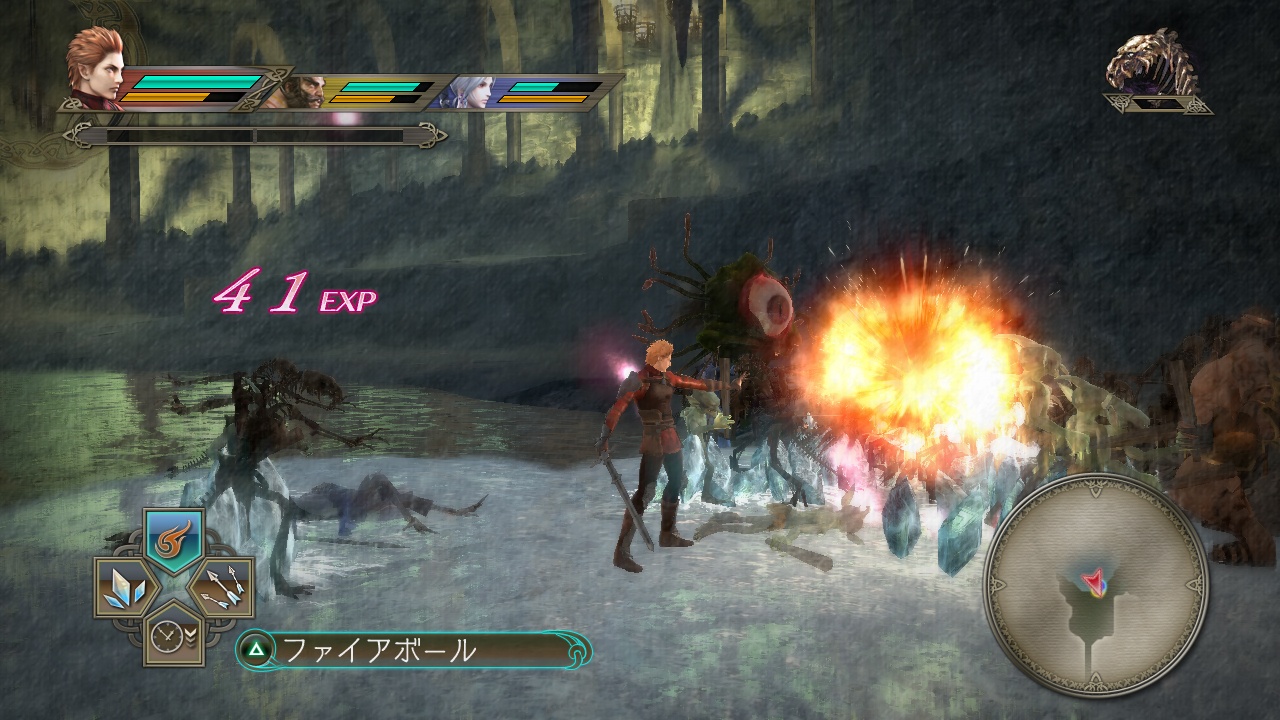This screenshot has width=1280, height=720.
Task: Select the ice crystal spell in the skill wheel
Action: (122, 586)
